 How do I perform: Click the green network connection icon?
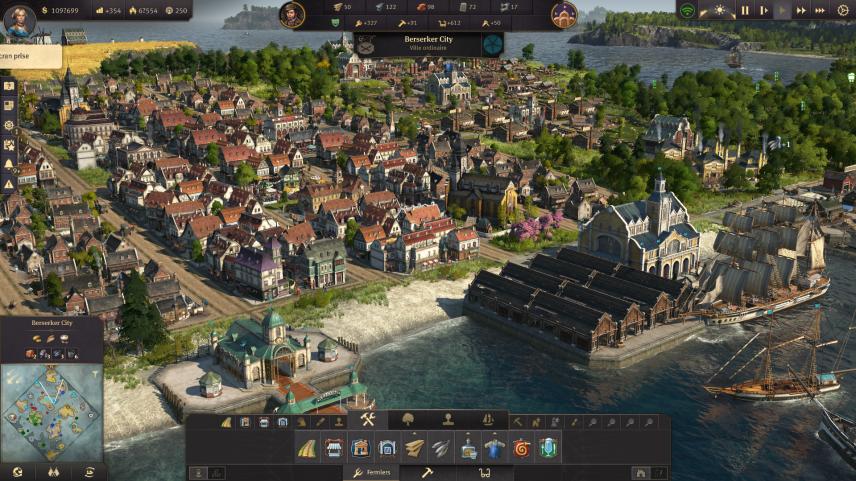pyautogui.click(x=687, y=10)
